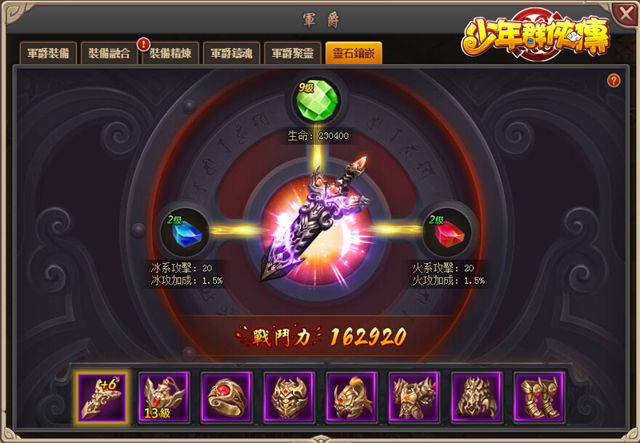Choose the golden boots equipment slot
The height and width of the screenshot is (443, 640).
click(539, 397)
